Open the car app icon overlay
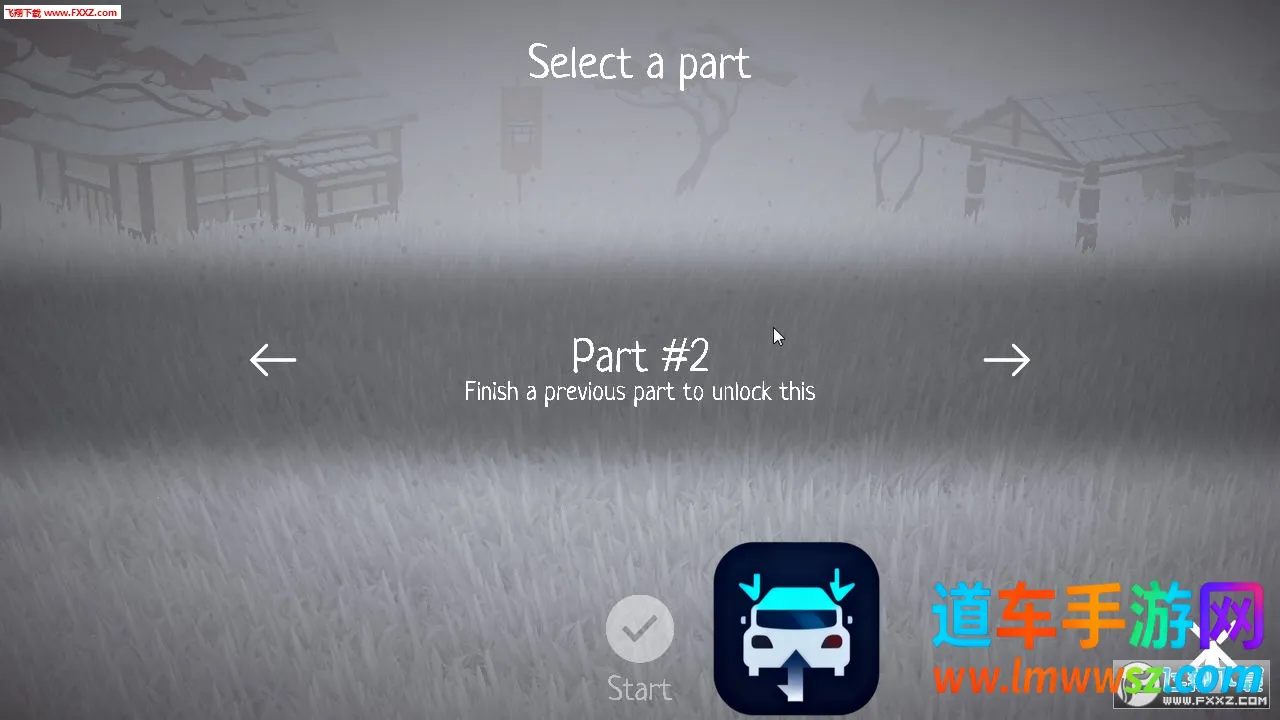The height and width of the screenshot is (720, 1280). [796, 628]
